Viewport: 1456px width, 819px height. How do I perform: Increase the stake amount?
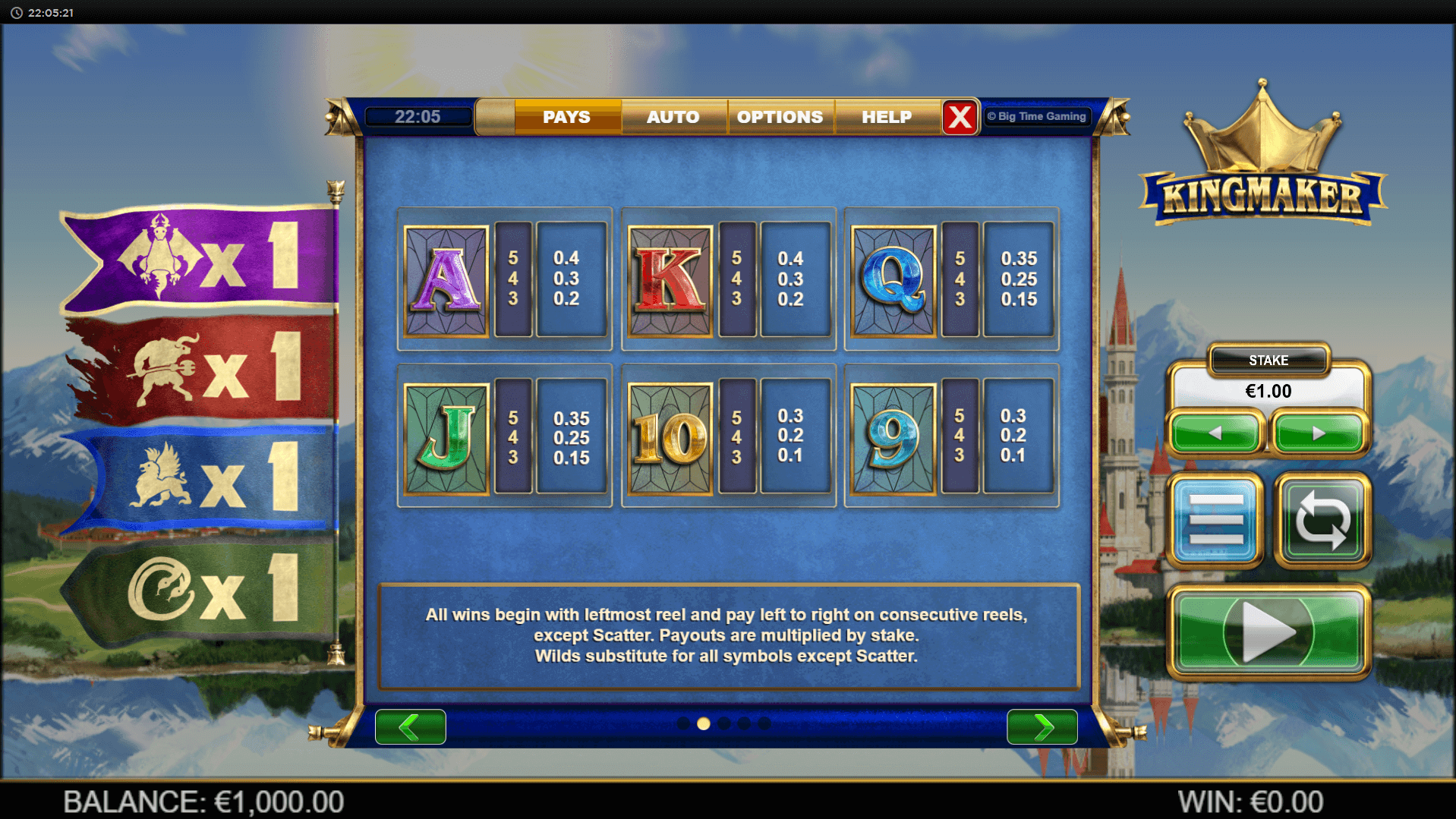point(1319,433)
